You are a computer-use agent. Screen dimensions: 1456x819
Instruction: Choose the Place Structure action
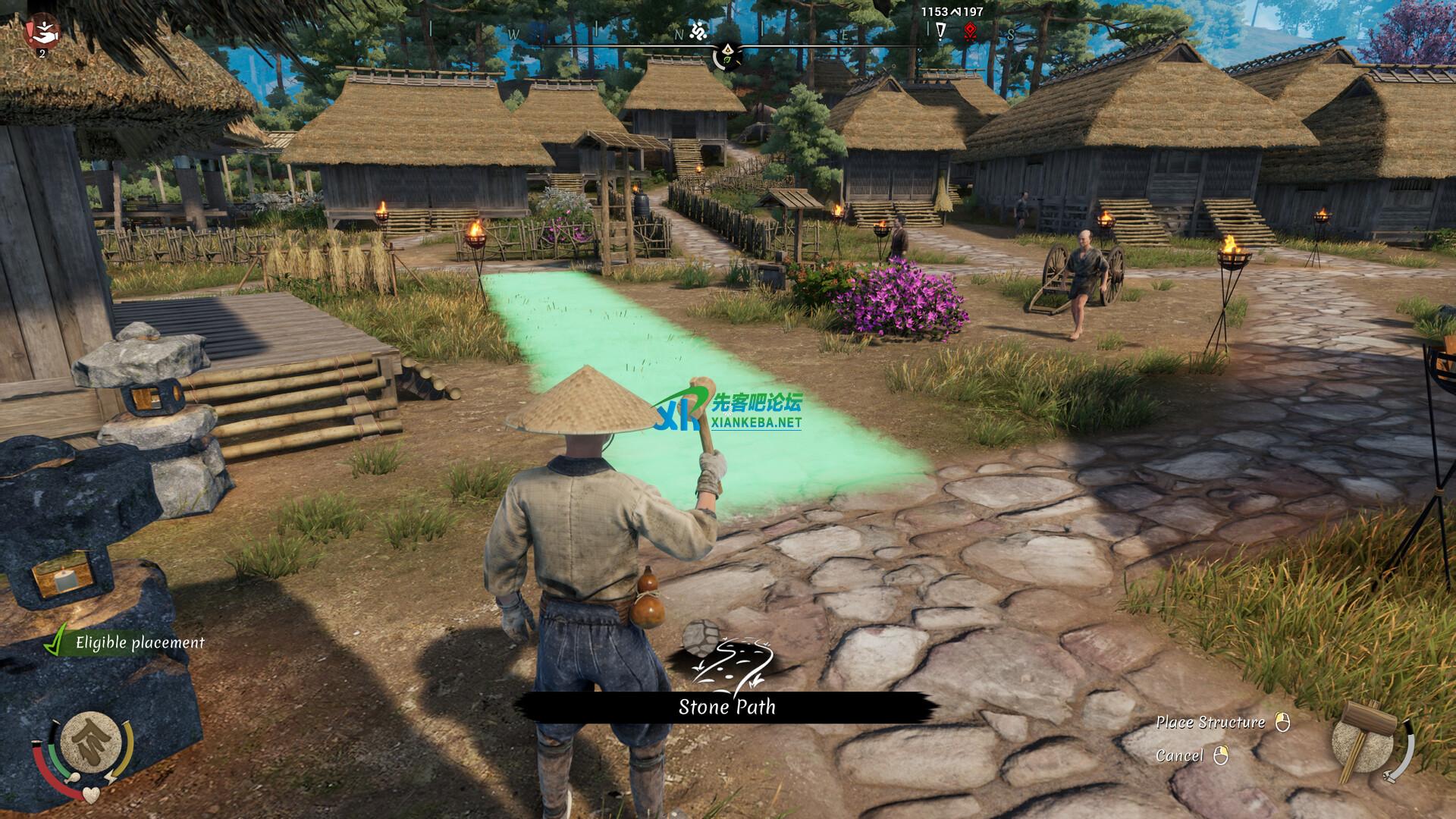click(x=1210, y=722)
